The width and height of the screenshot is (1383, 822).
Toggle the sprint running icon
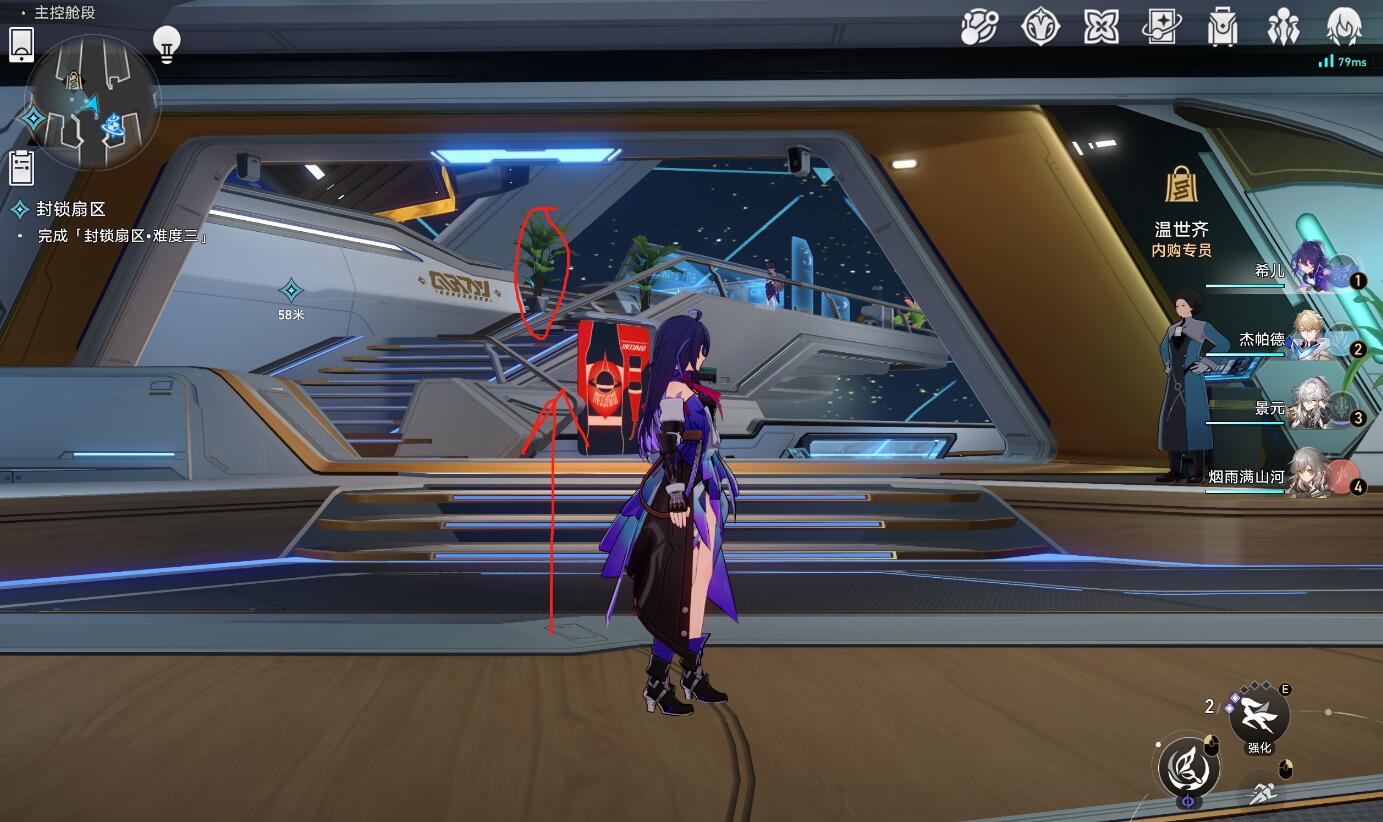click(1263, 793)
